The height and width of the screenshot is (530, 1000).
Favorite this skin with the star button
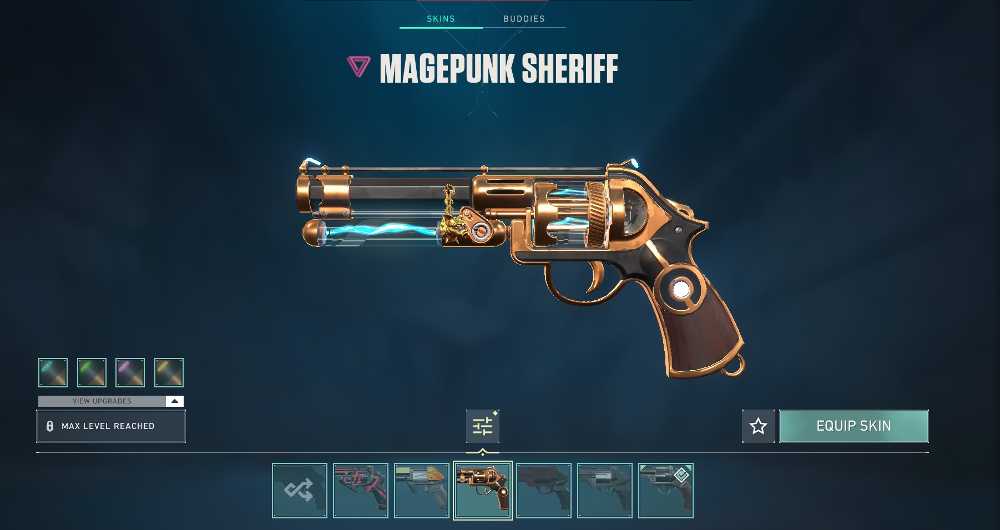pos(758,426)
